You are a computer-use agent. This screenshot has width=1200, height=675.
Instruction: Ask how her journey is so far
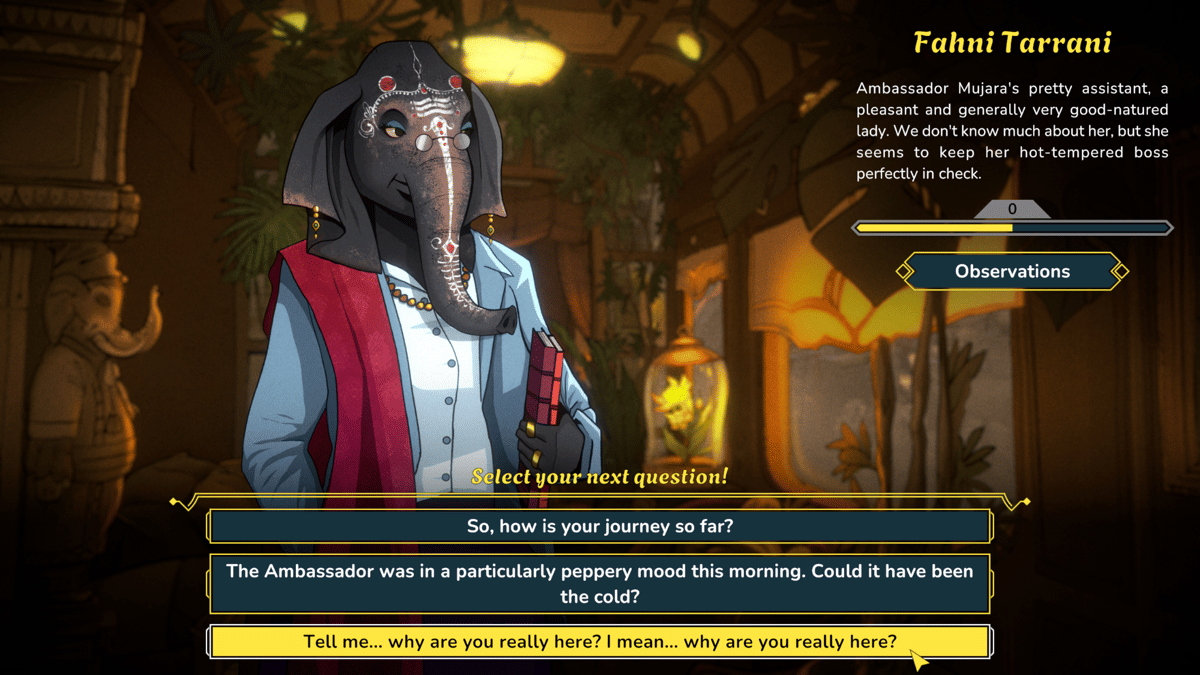click(600, 526)
